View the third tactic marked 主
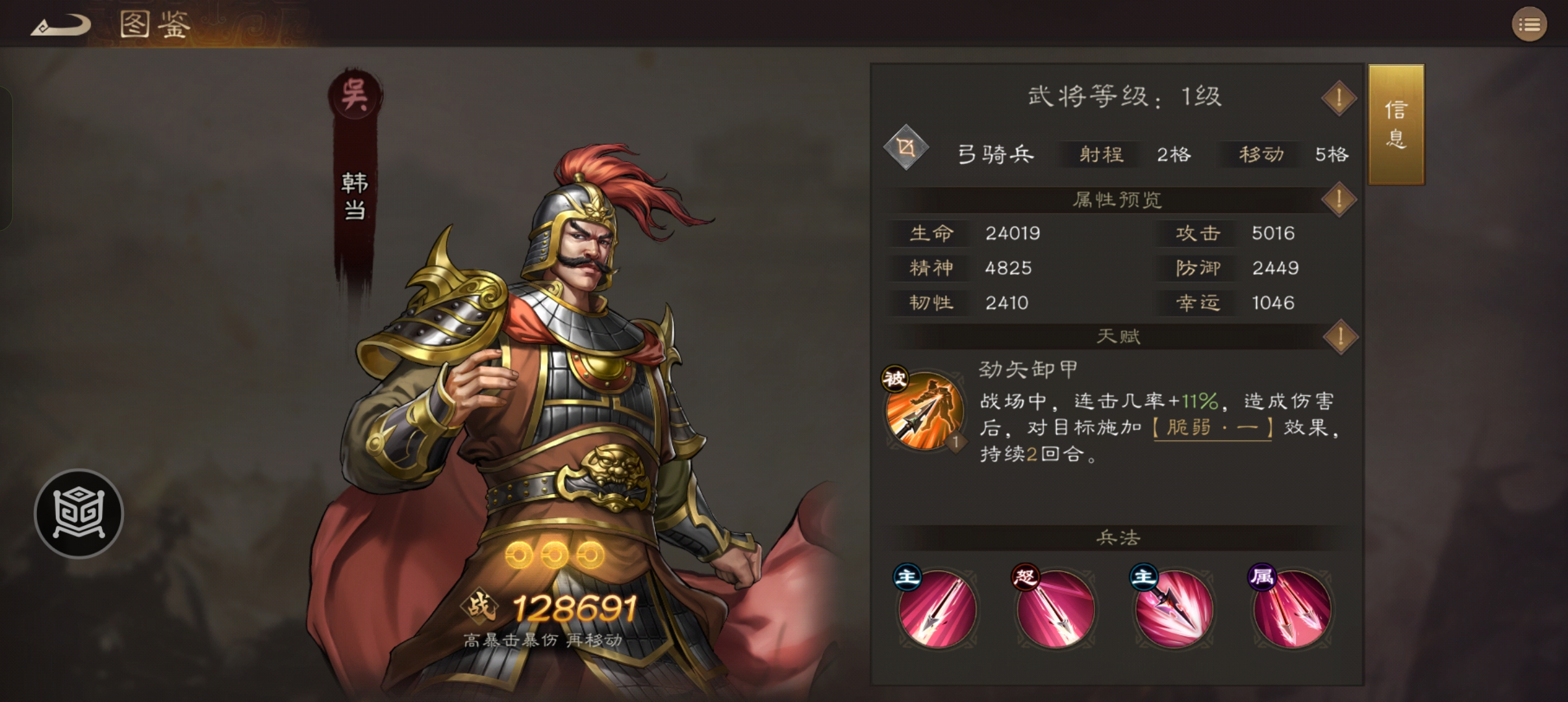Image resolution: width=1568 pixels, height=702 pixels. [x=1174, y=608]
